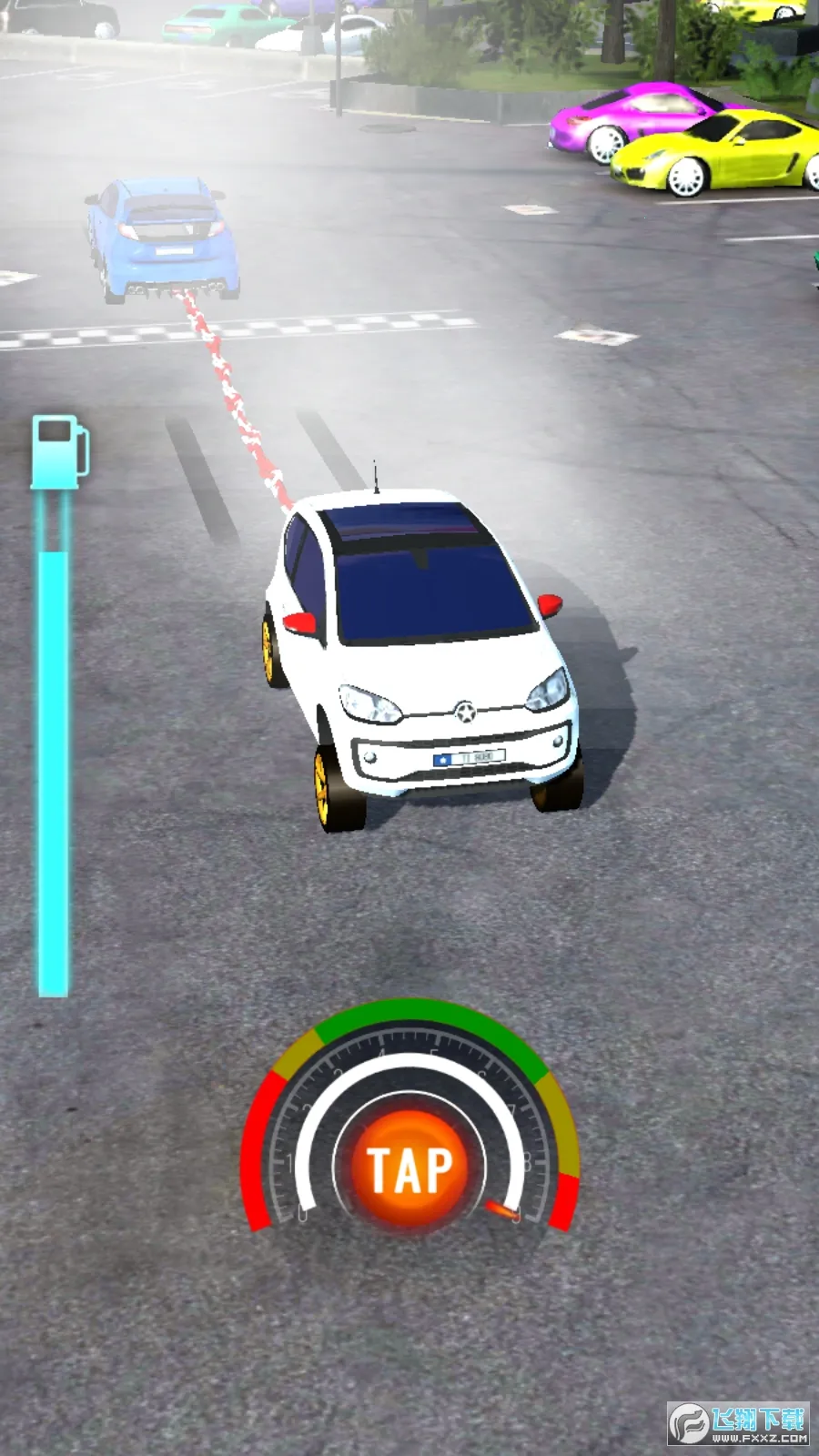The width and height of the screenshot is (819, 1456).
Task: Tap the orange TAP button
Action: click(x=409, y=1168)
